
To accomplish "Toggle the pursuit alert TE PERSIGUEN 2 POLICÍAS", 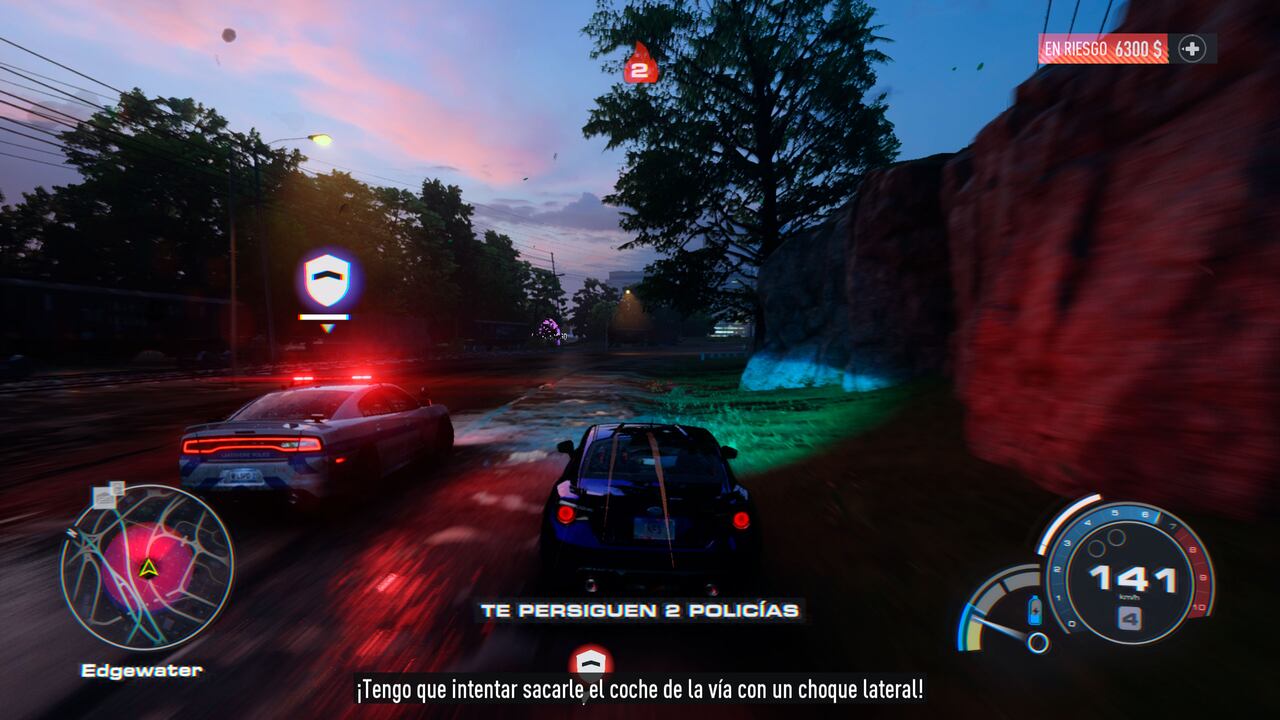I will click(x=640, y=612).
